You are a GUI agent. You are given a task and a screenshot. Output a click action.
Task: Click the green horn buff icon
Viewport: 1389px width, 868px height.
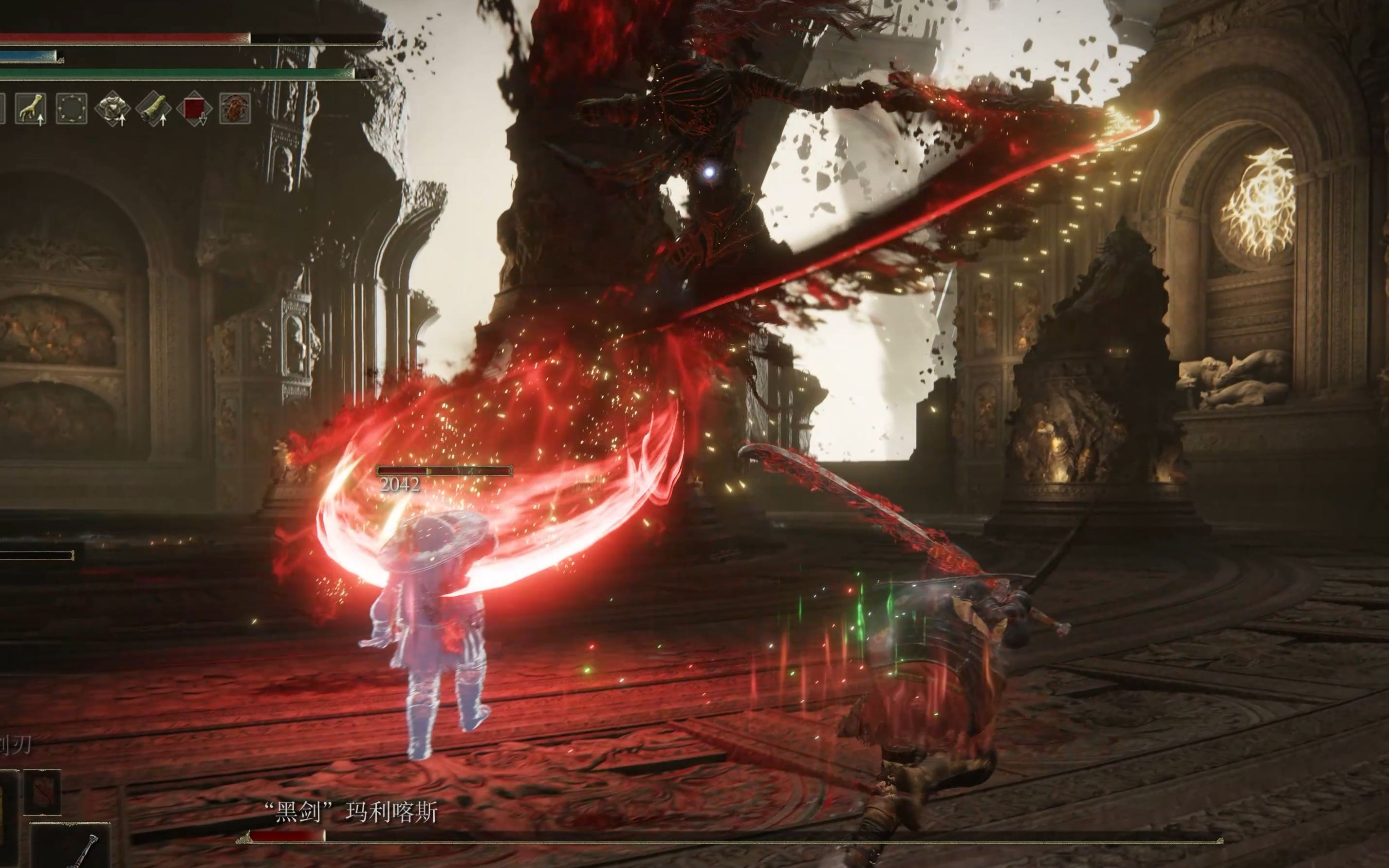[153, 109]
